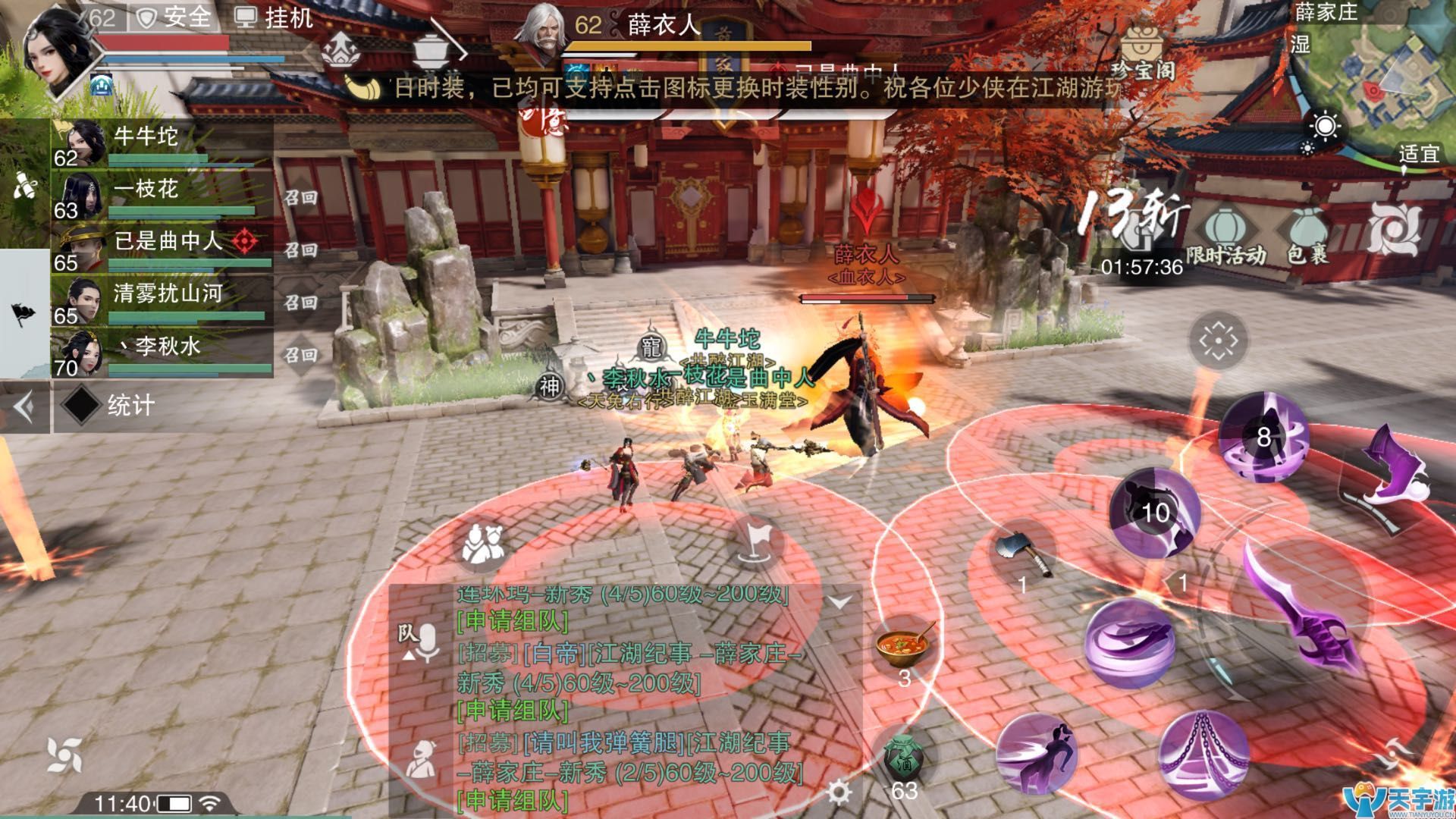1456x819 pixels.
Task: Collapse the team panel with left arrow
Action: pyautogui.click(x=24, y=407)
